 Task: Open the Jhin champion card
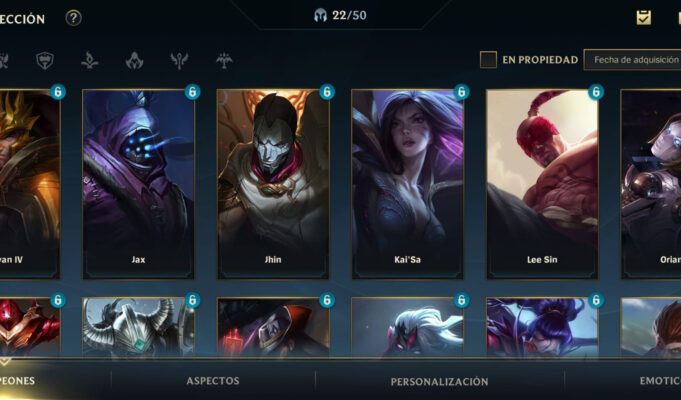pos(273,184)
